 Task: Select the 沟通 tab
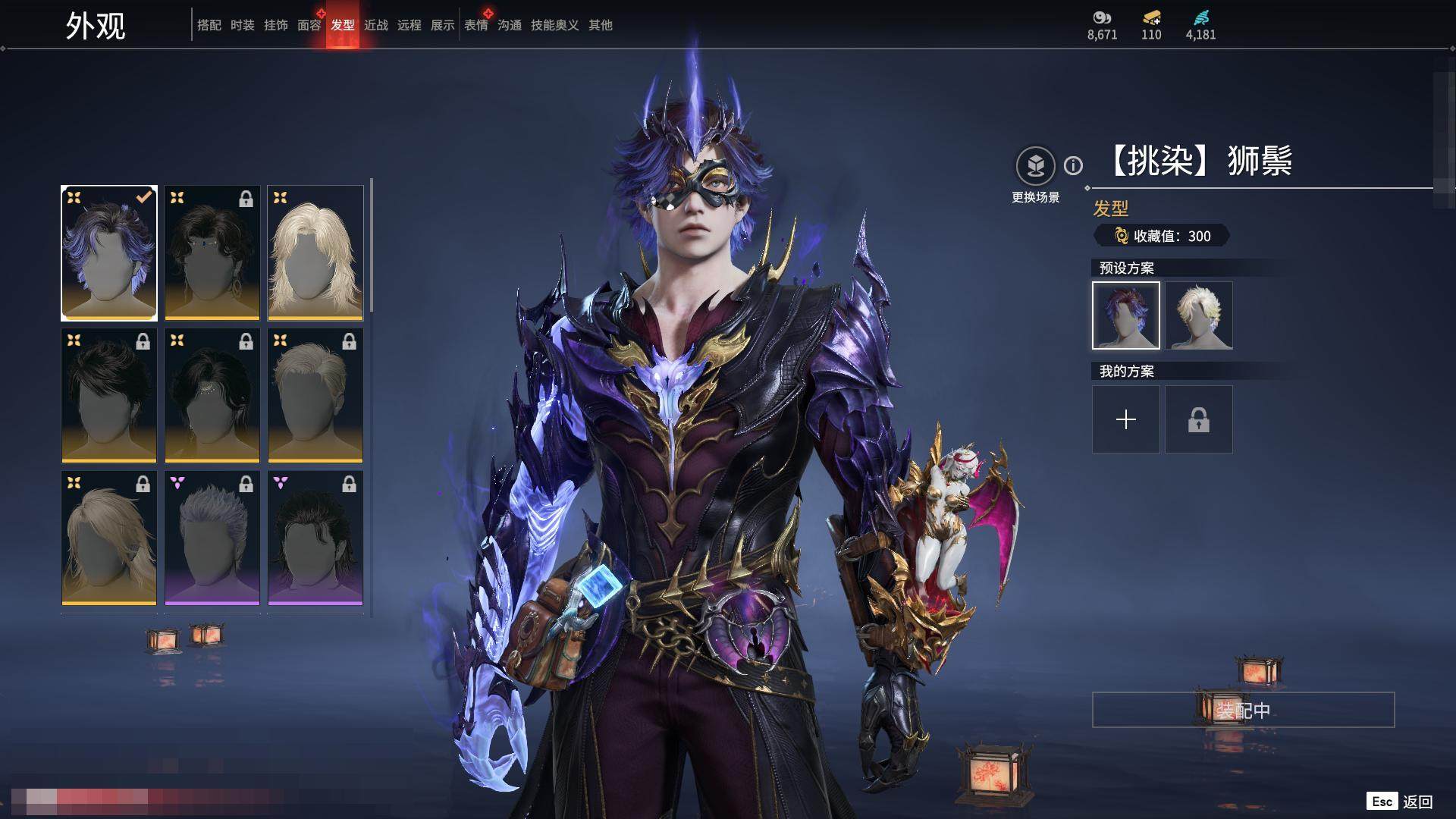509,25
